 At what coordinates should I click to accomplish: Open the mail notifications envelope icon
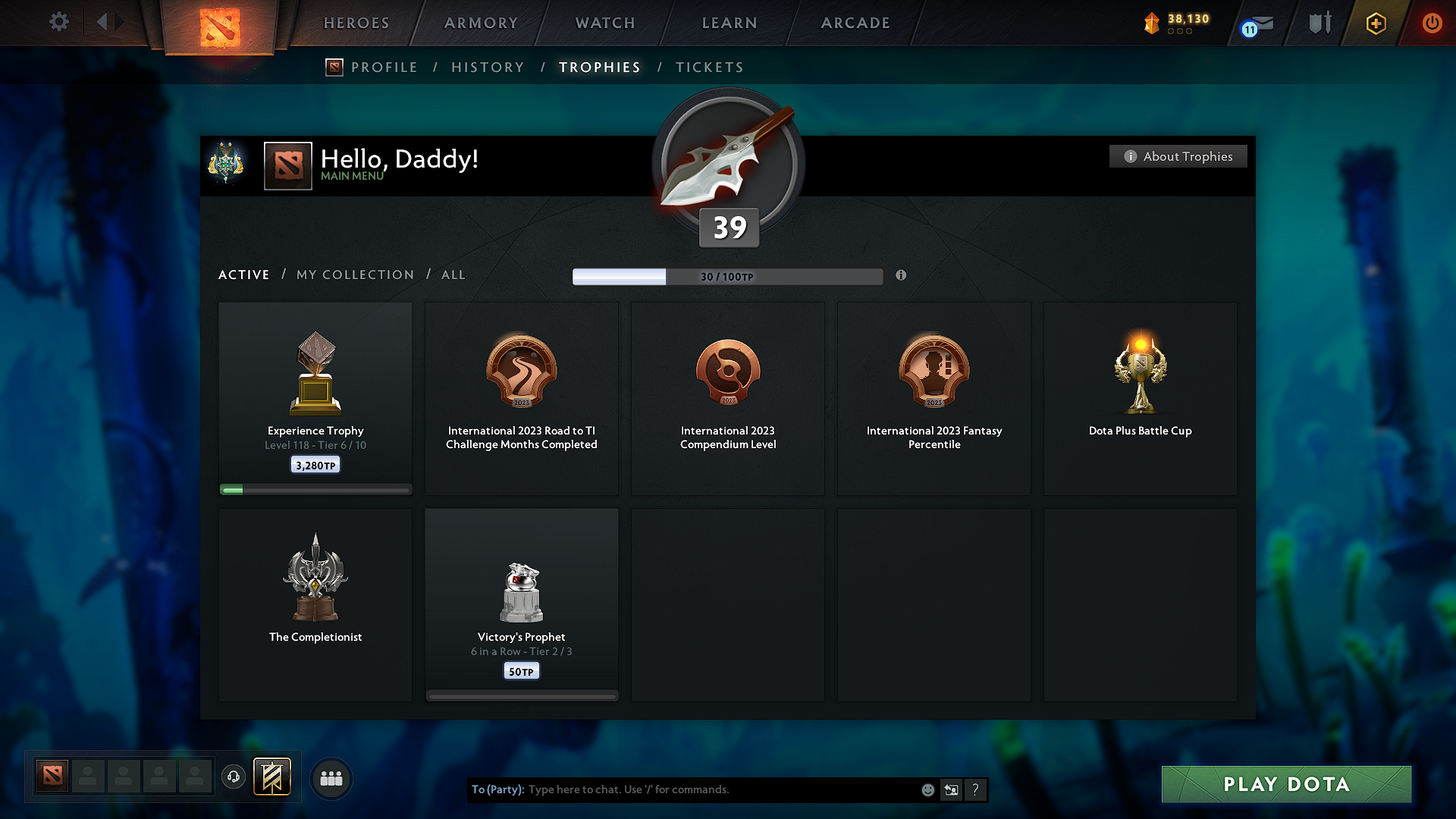pyautogui.click(x=1262, y=23)
